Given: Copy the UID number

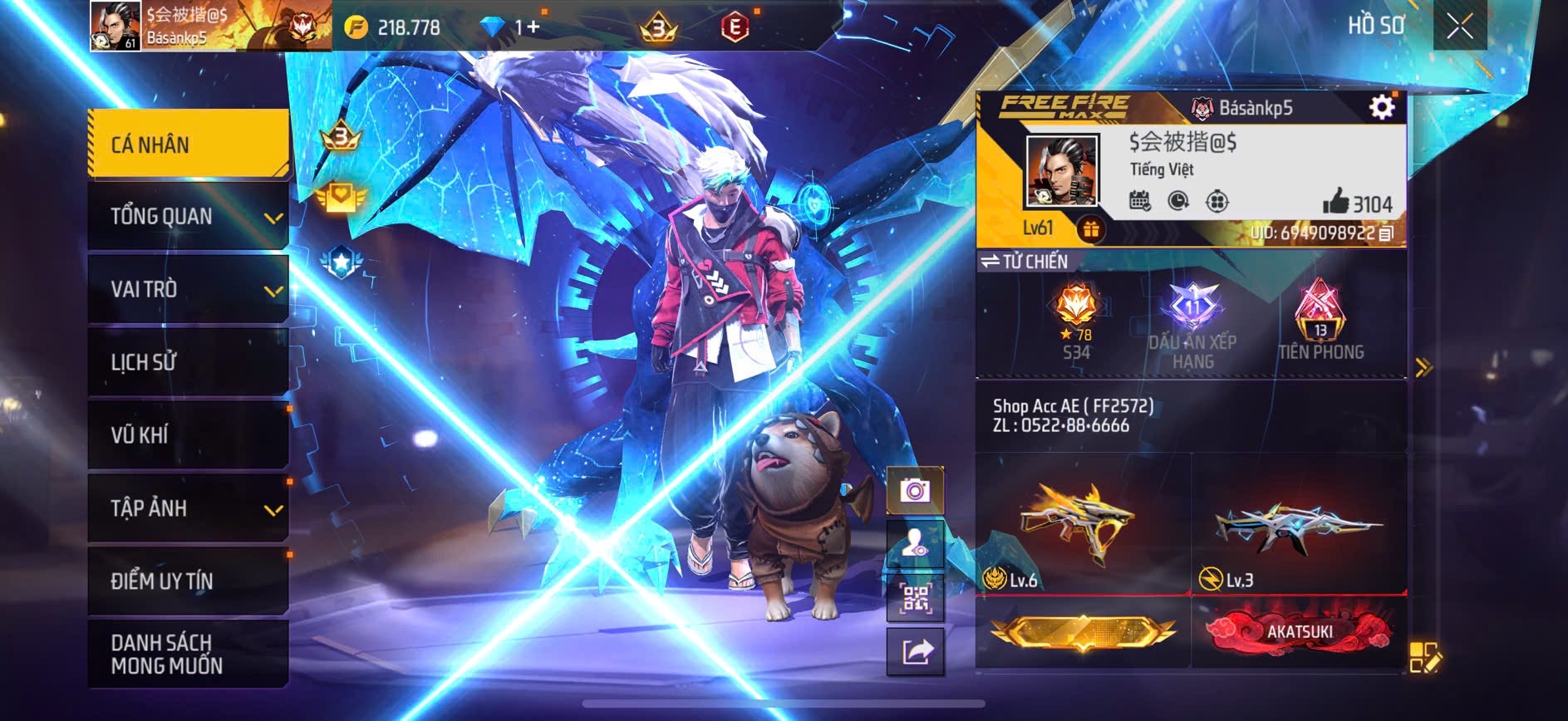Looking at the screenshot, I should (1386, 233).
